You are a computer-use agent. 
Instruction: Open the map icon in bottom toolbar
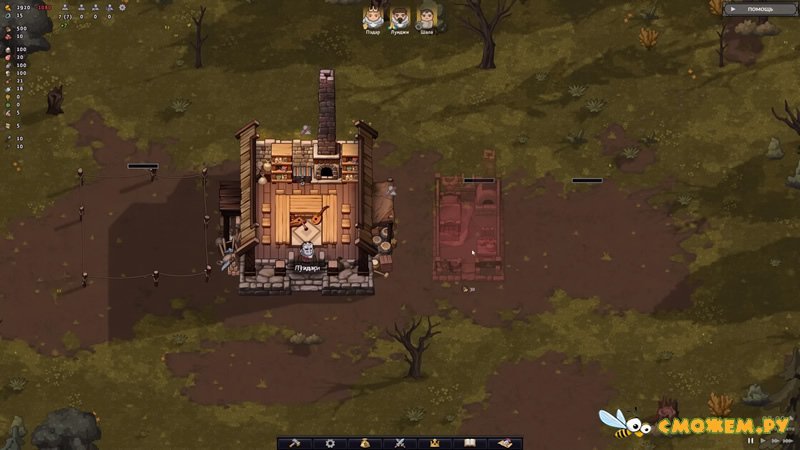click(x=505, y=442)
